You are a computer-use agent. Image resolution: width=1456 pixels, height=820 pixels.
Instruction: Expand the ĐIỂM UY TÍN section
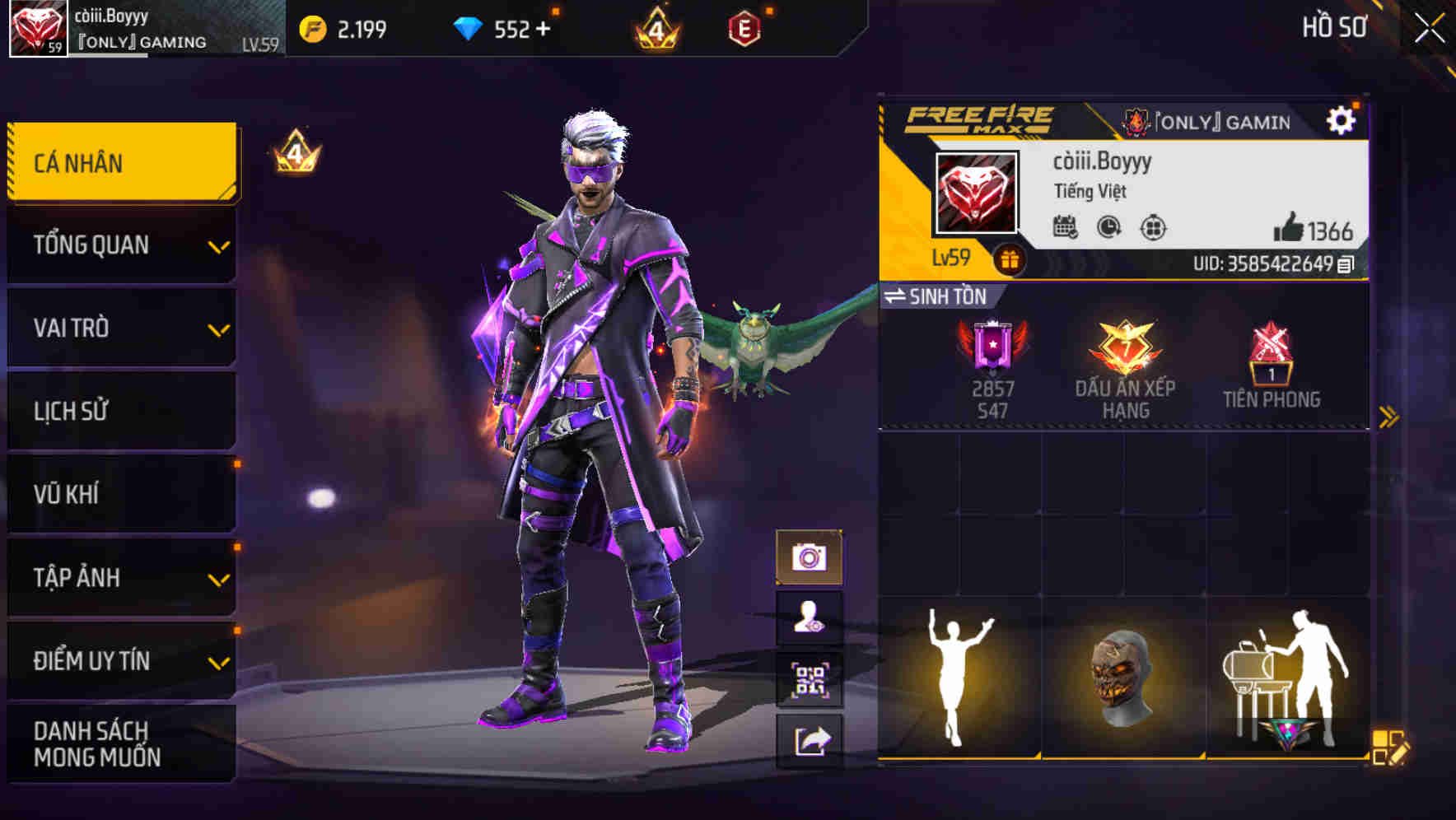point(120,659)
